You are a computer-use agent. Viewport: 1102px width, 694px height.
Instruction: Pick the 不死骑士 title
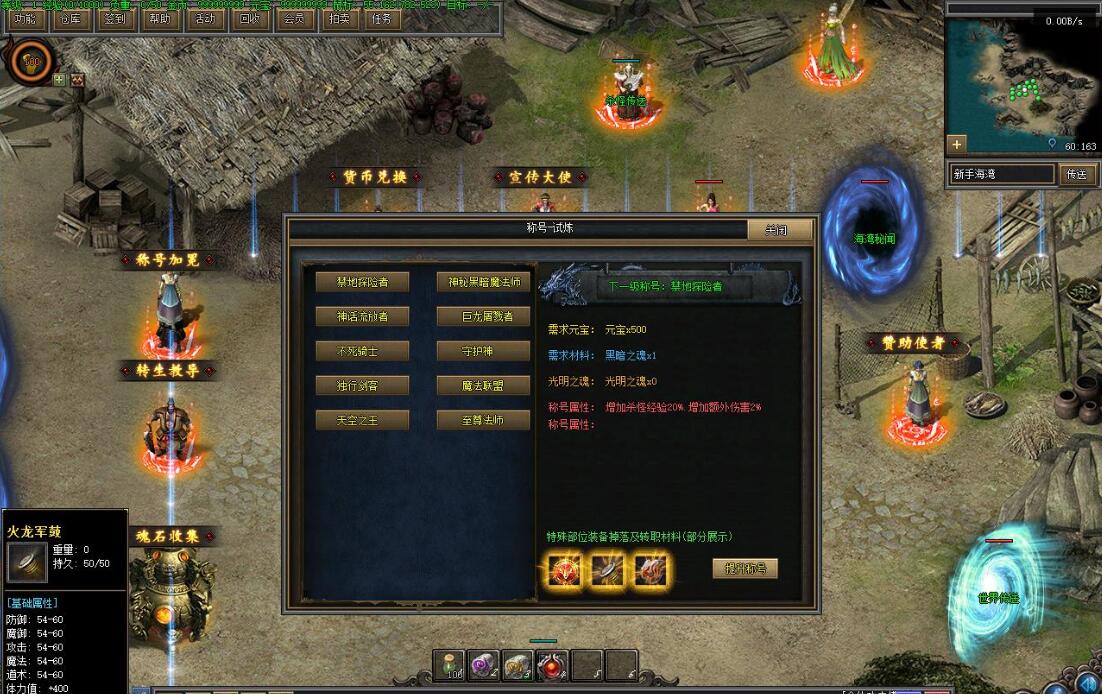pos(362,351)
